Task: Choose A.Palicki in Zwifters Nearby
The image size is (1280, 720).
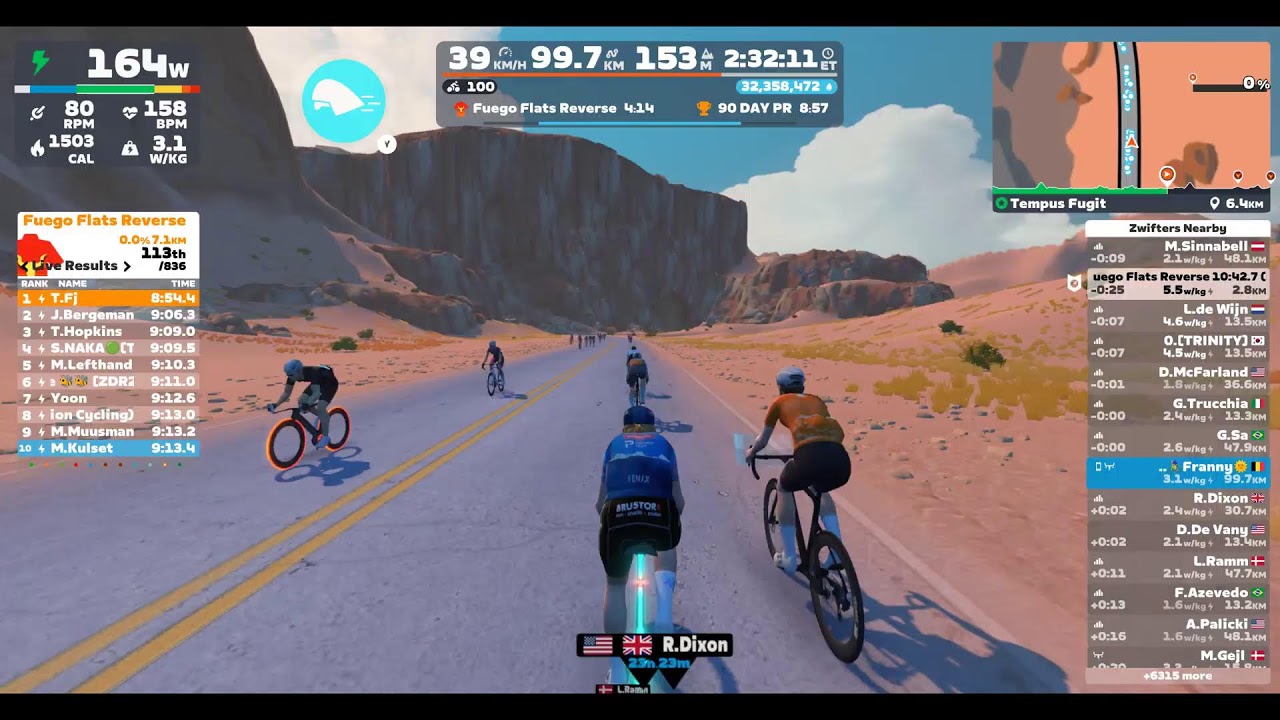Action: pyautogui.click(x=1177, y=630)
